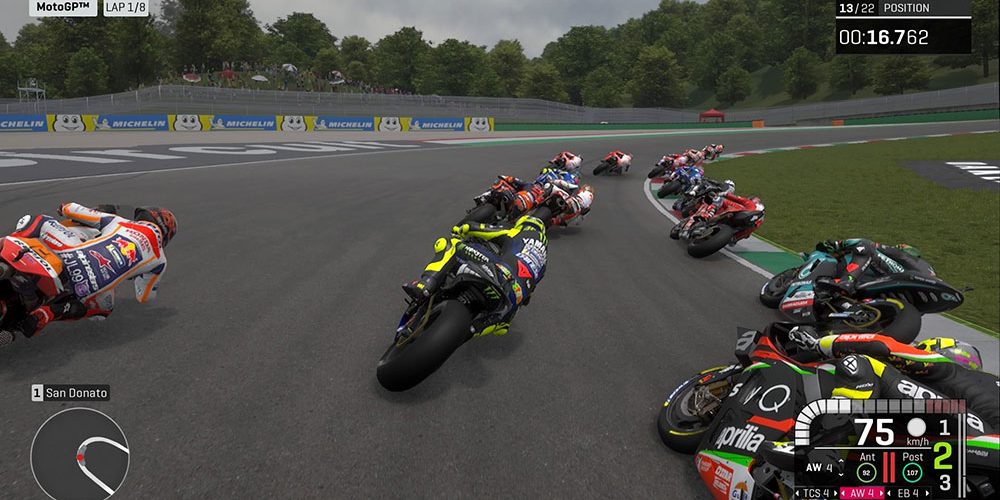Click the circular track minimap
The height and width of the screenshot is (500, 1000).
pyautogui.click(x=79, y=455)
